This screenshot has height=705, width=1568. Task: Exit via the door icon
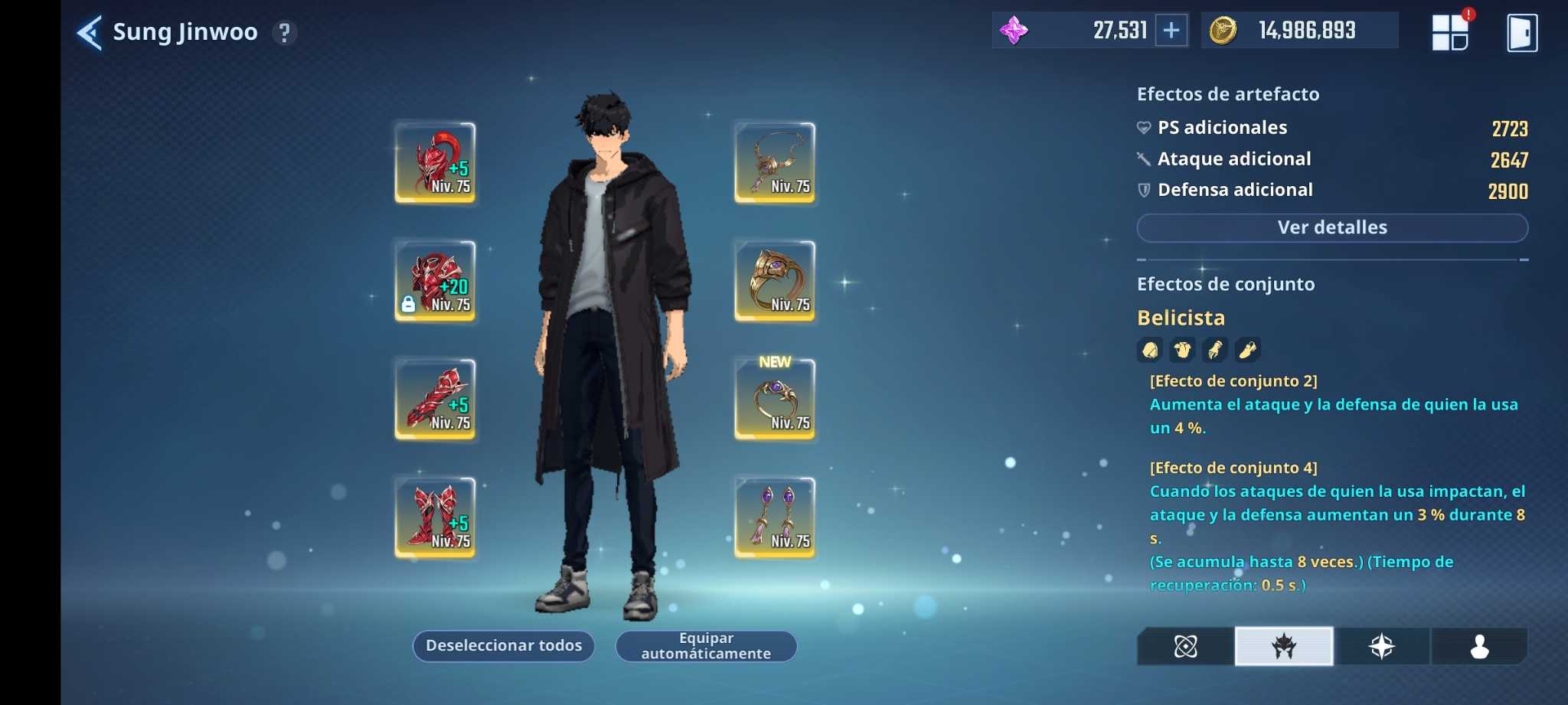click(1521, 33)
